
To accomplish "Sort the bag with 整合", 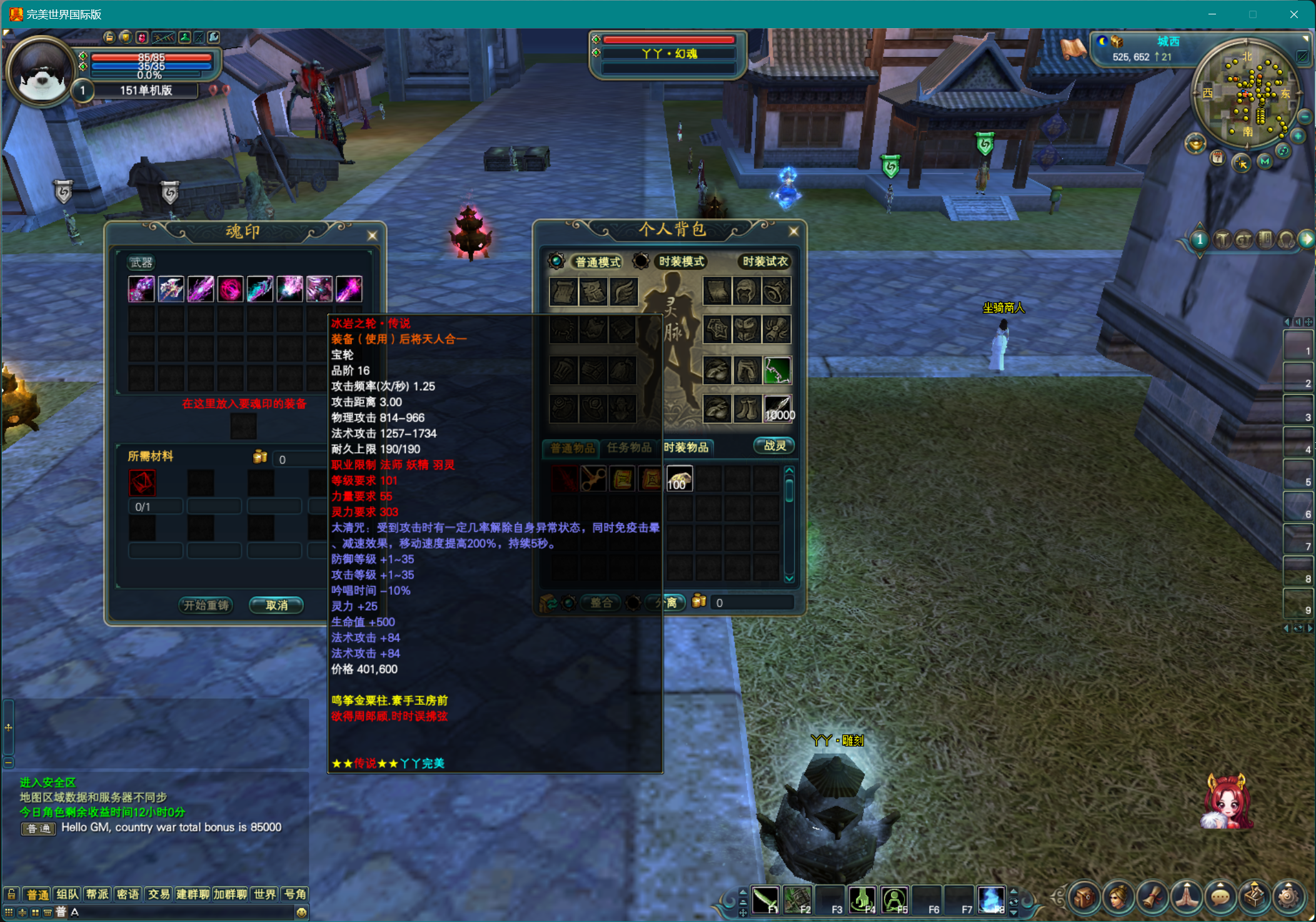I will point(601,602).
